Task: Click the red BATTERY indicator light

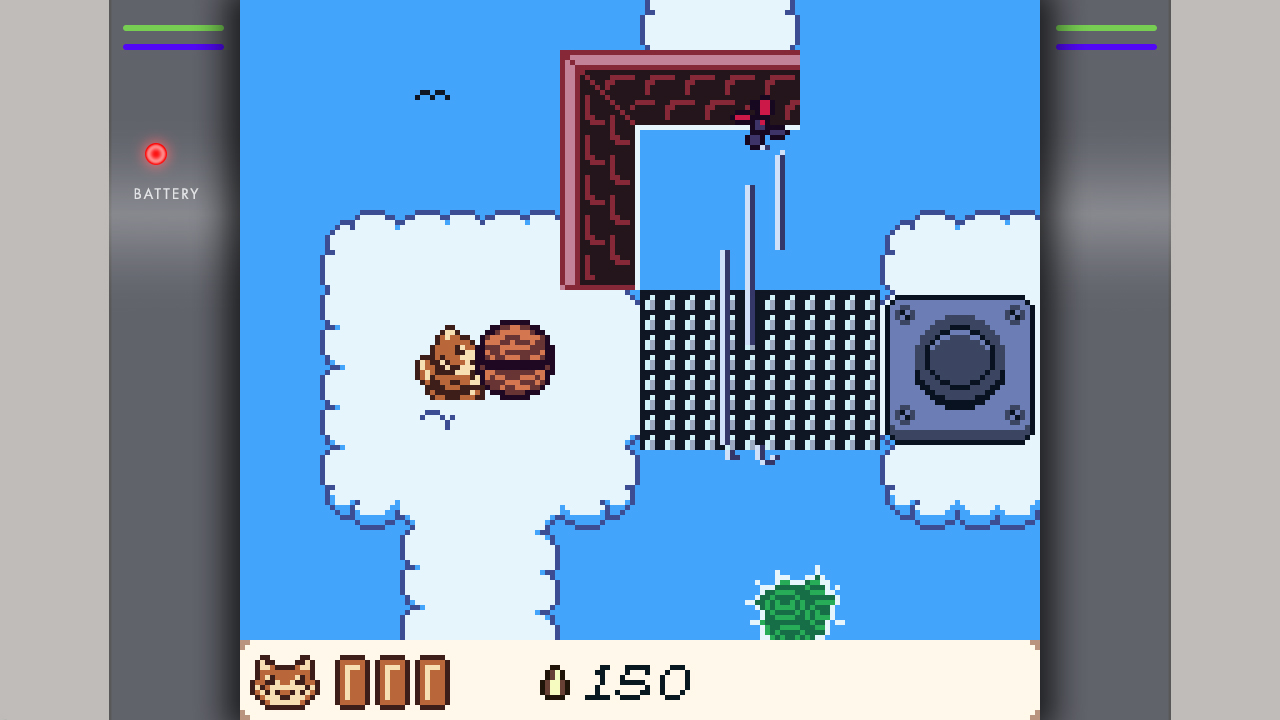Action: coord(155,153)
